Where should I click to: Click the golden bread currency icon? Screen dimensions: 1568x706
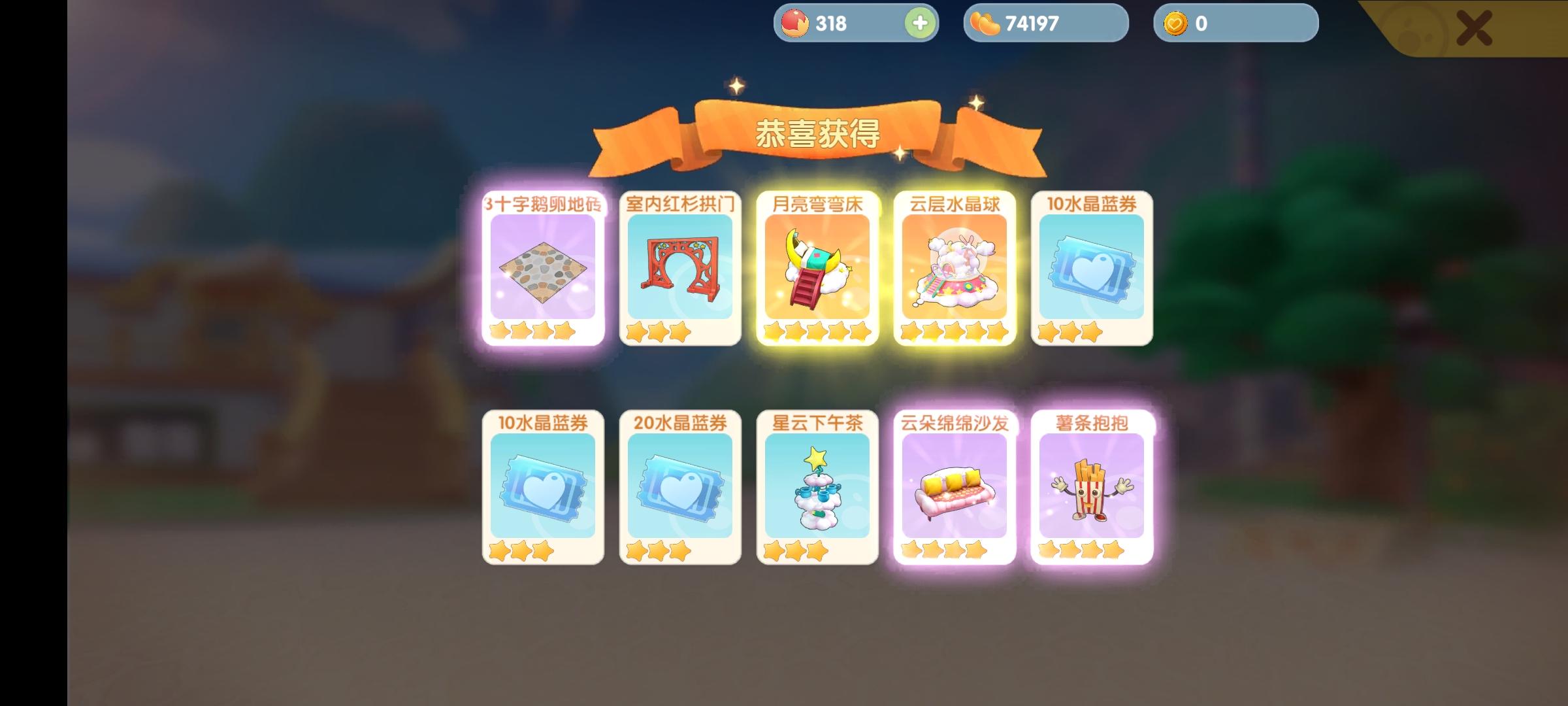(987, 24)
